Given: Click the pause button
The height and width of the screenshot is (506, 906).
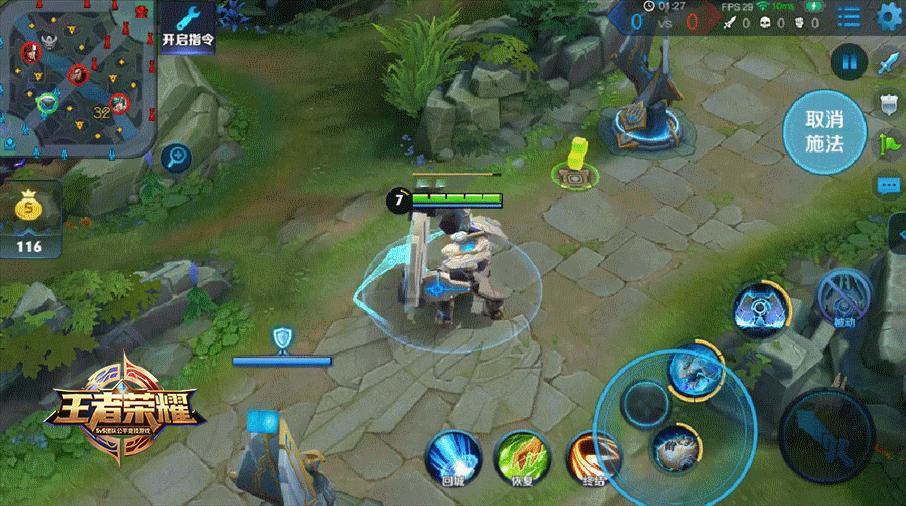Looking at the screenshot, I should [849, 63].
